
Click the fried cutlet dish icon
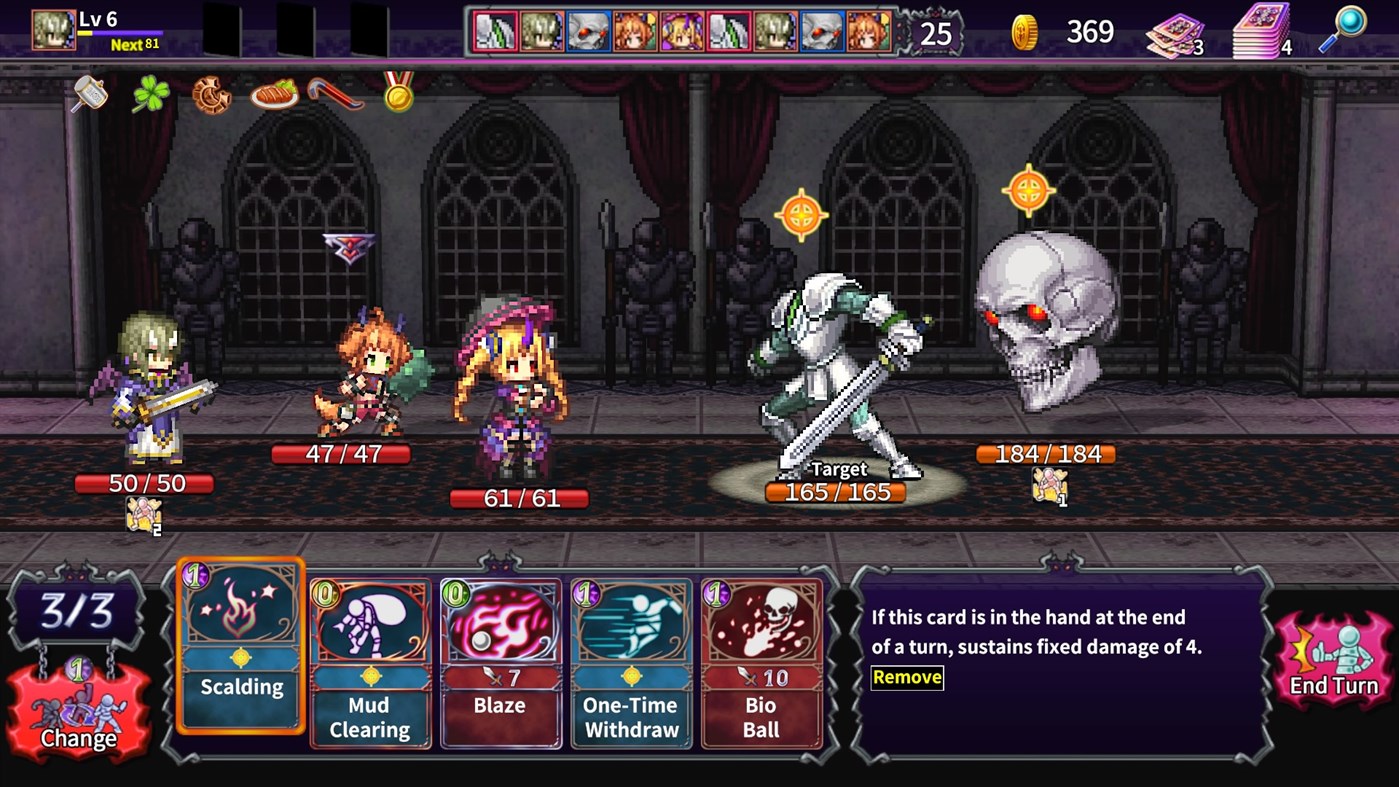coord(273,93)
